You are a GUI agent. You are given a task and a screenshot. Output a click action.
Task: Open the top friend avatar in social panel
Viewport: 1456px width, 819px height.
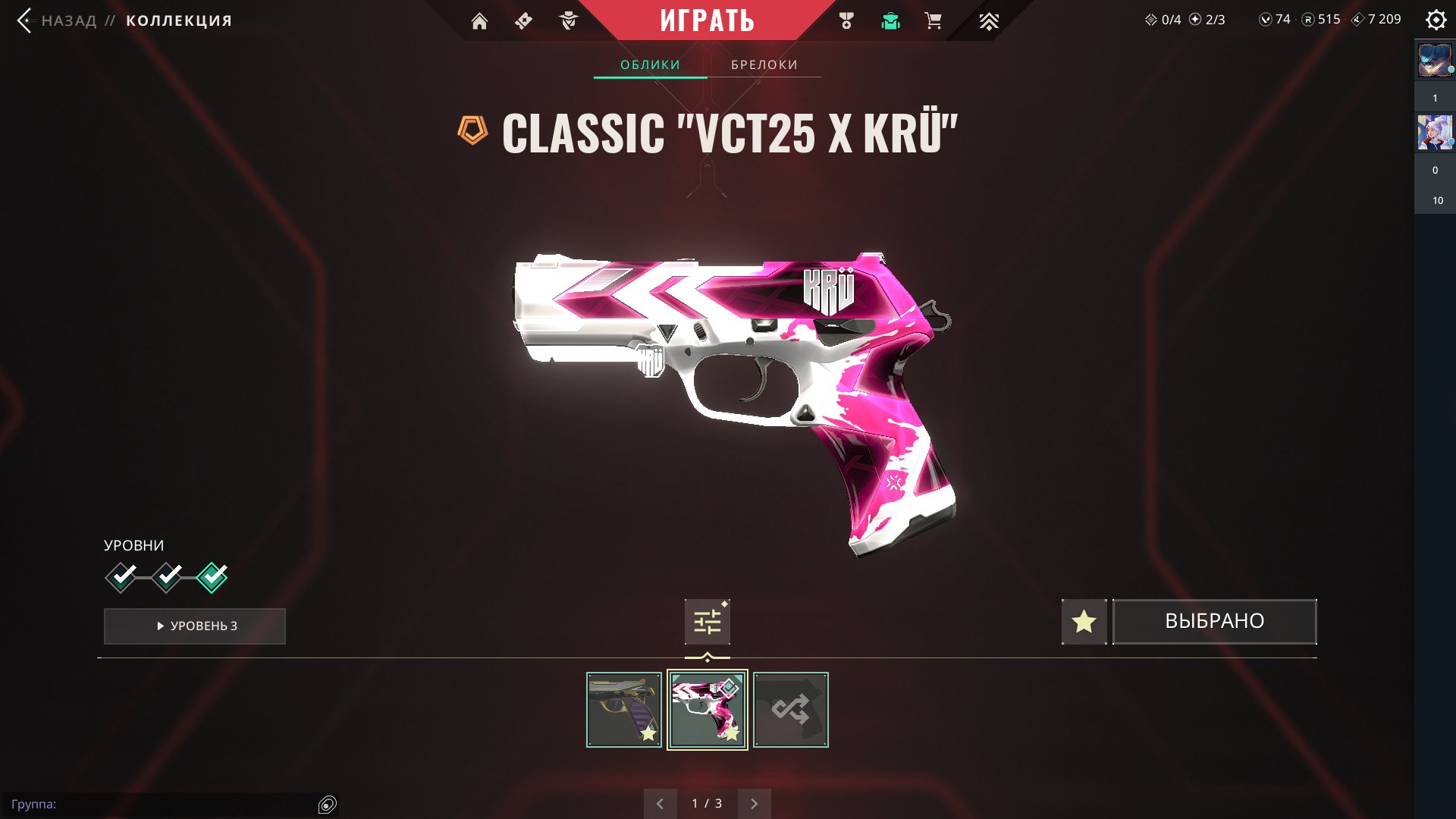1435,61
